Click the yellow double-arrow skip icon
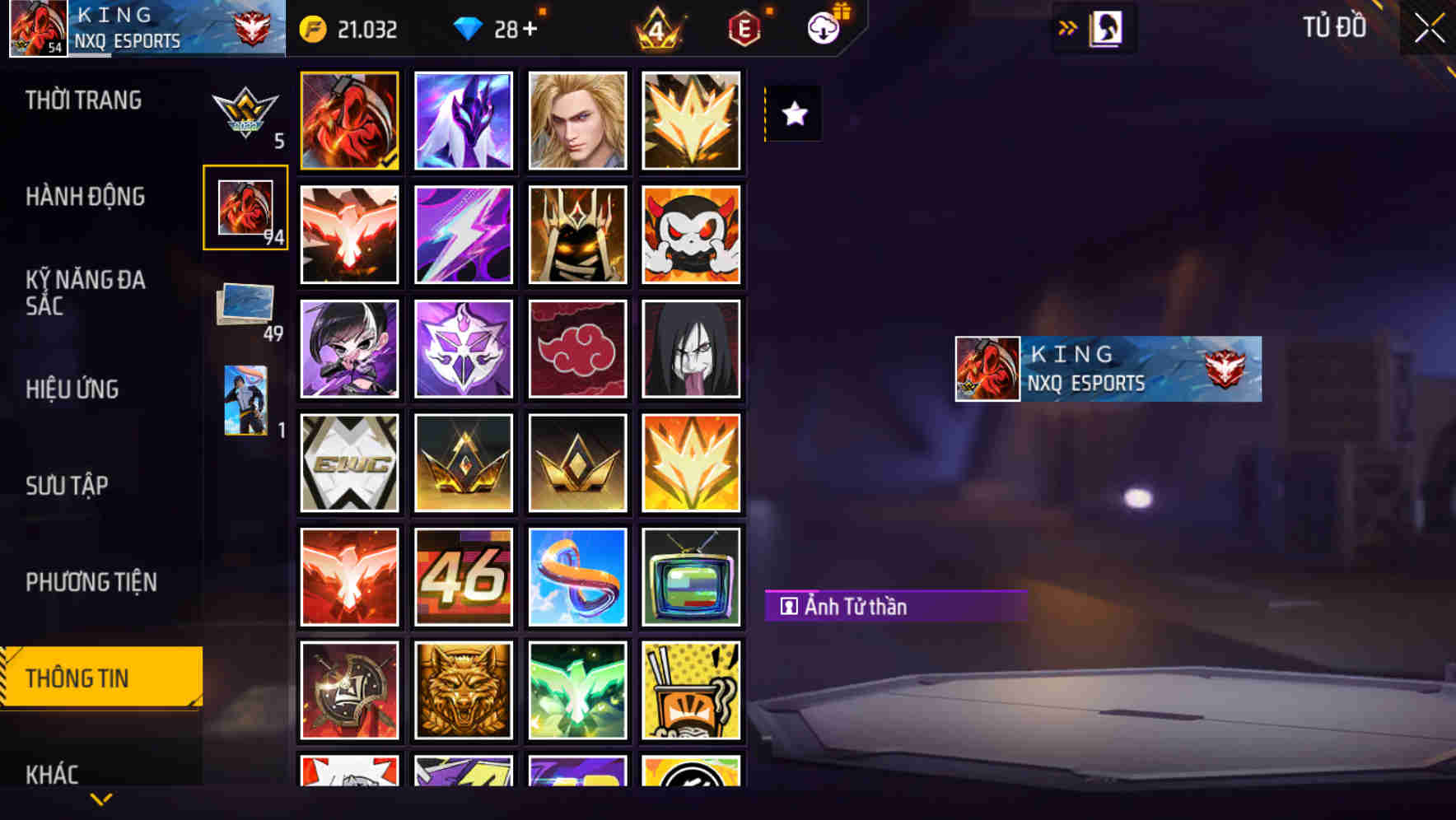The width and height of the screenshot is (1456, 820). [1066, 27]
